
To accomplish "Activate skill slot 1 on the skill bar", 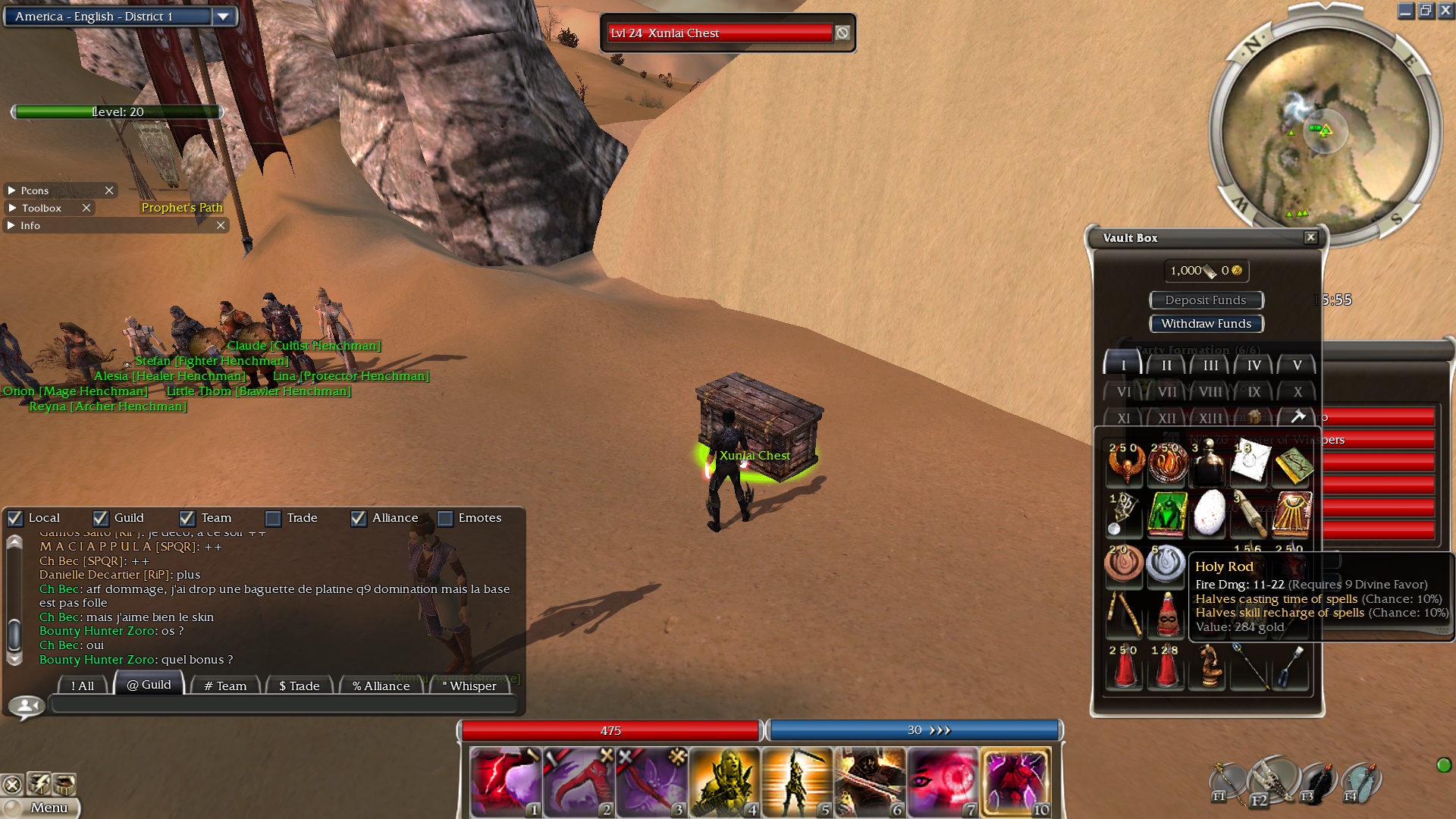I will pos(504,782).
